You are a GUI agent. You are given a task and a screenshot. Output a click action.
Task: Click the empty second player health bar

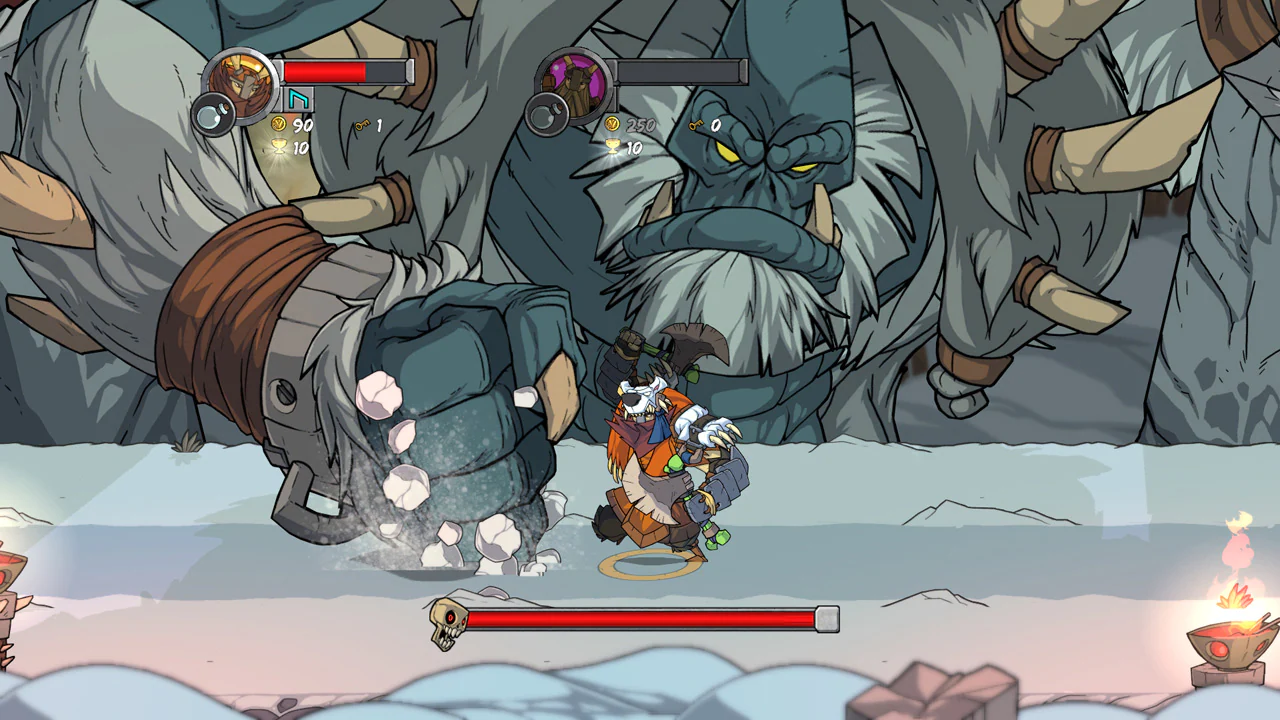680,71
